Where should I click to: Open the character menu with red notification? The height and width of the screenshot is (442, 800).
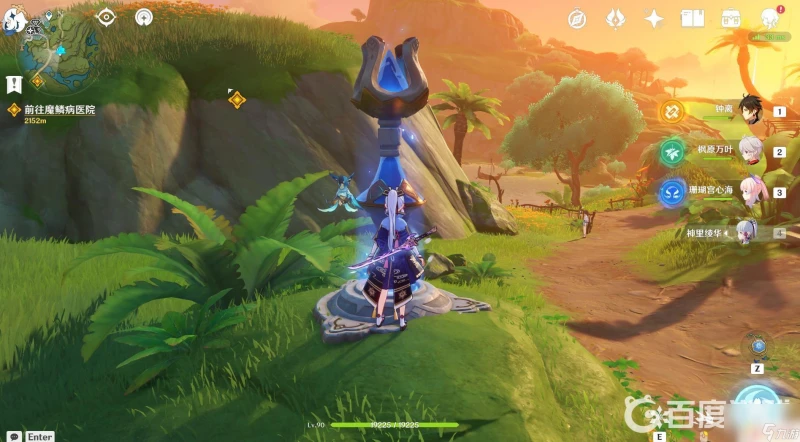tap(770, 18)
